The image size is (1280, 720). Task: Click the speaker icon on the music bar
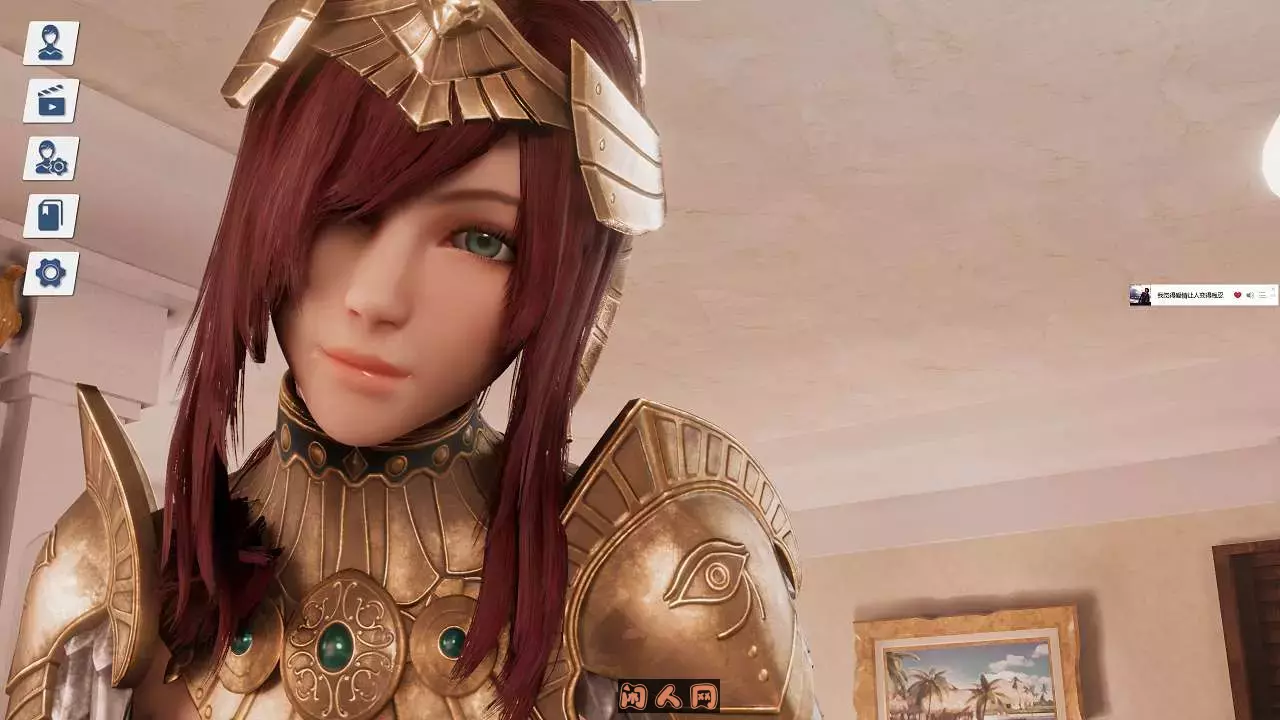coord(1250,295)
